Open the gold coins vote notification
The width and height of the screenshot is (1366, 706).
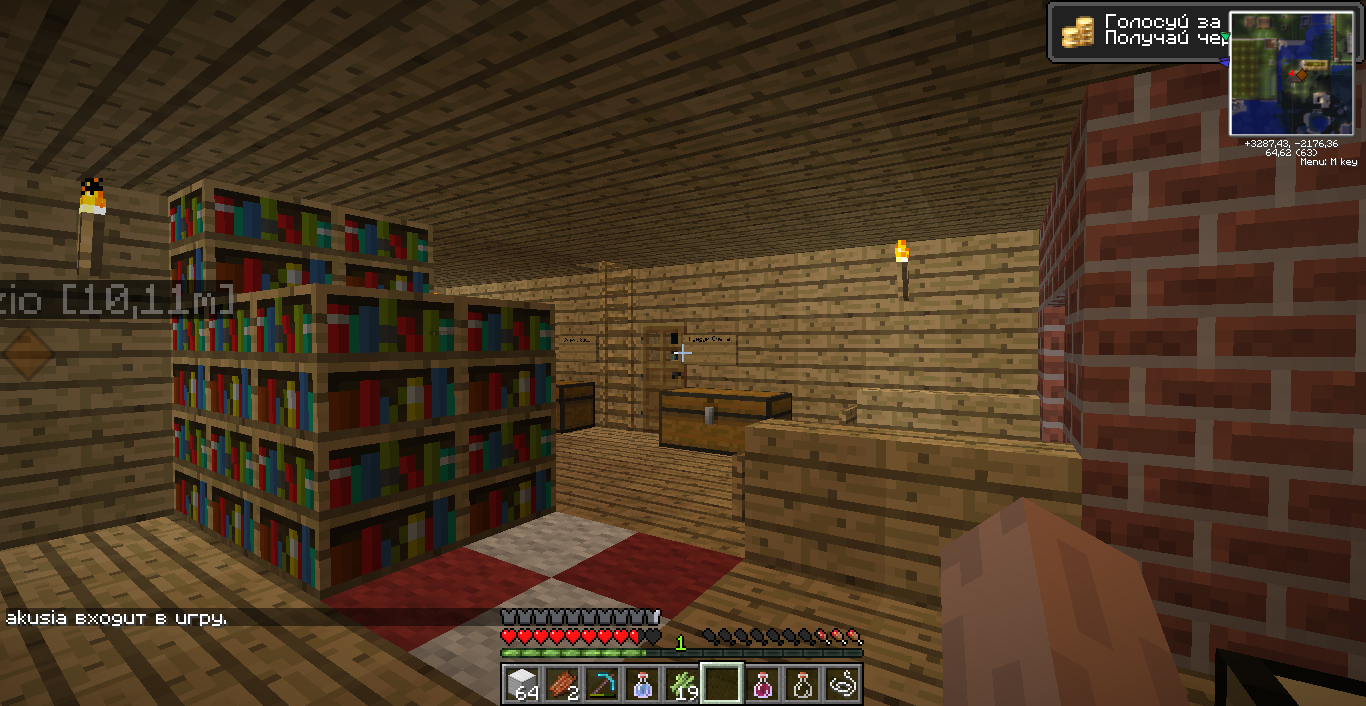click(x=1138, y=31)
